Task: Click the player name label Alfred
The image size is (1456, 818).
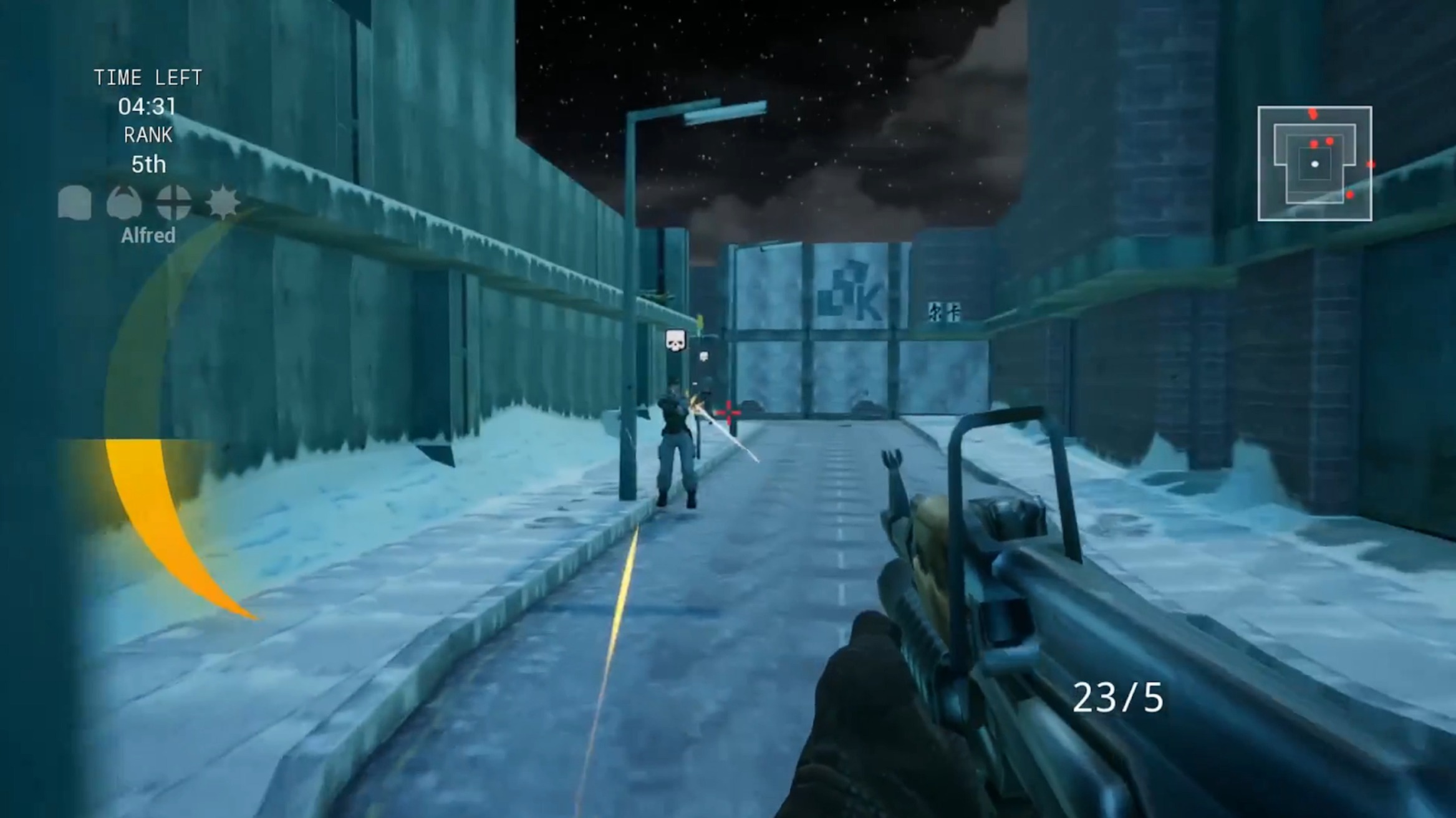Action: click(150, 235)
